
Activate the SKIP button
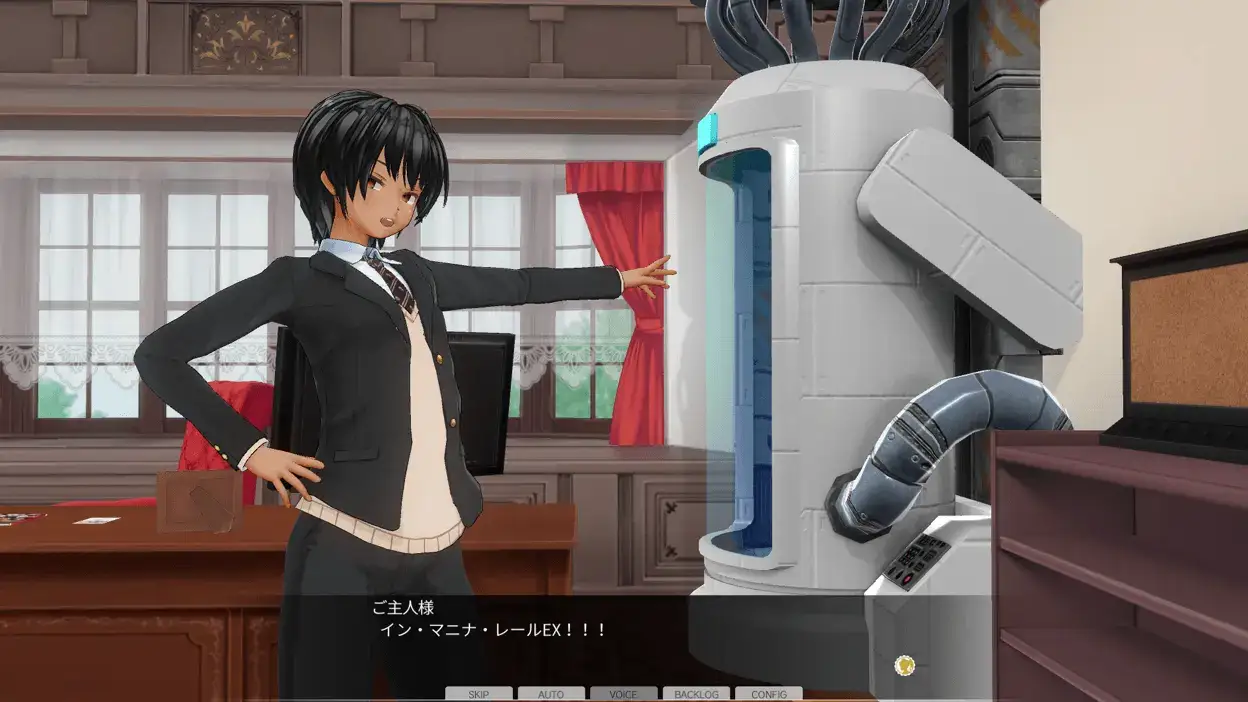coord(478,694)
